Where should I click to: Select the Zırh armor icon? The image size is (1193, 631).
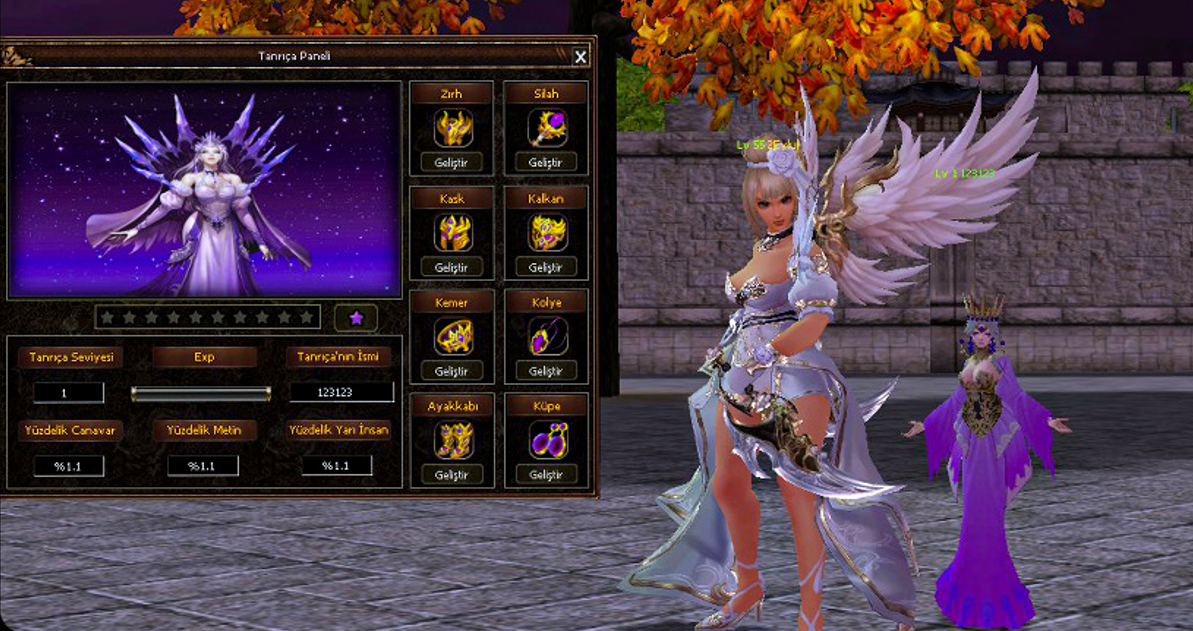coord(452,128)
